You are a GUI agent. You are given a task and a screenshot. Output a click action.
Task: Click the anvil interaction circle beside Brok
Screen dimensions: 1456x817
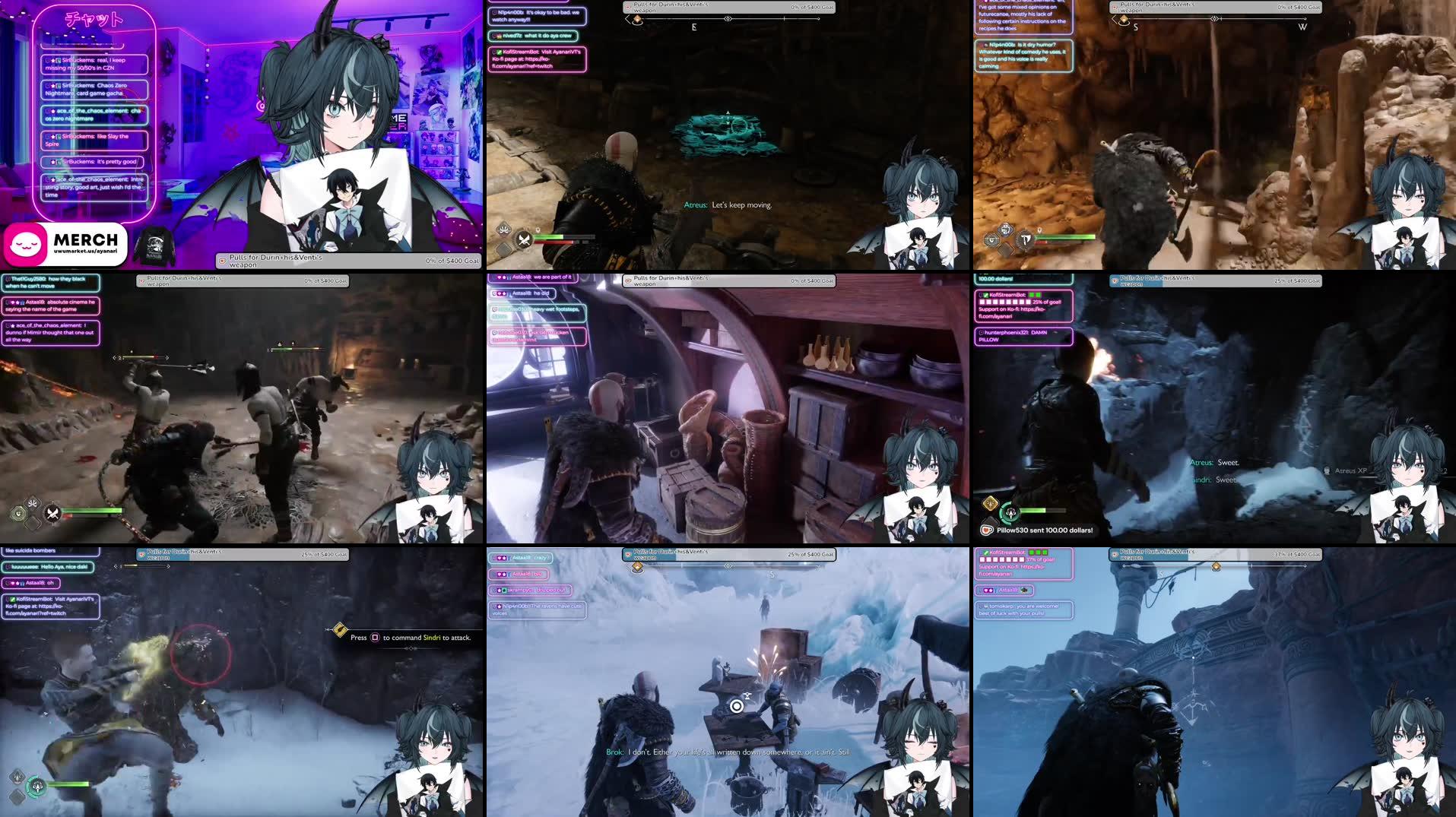736,705
